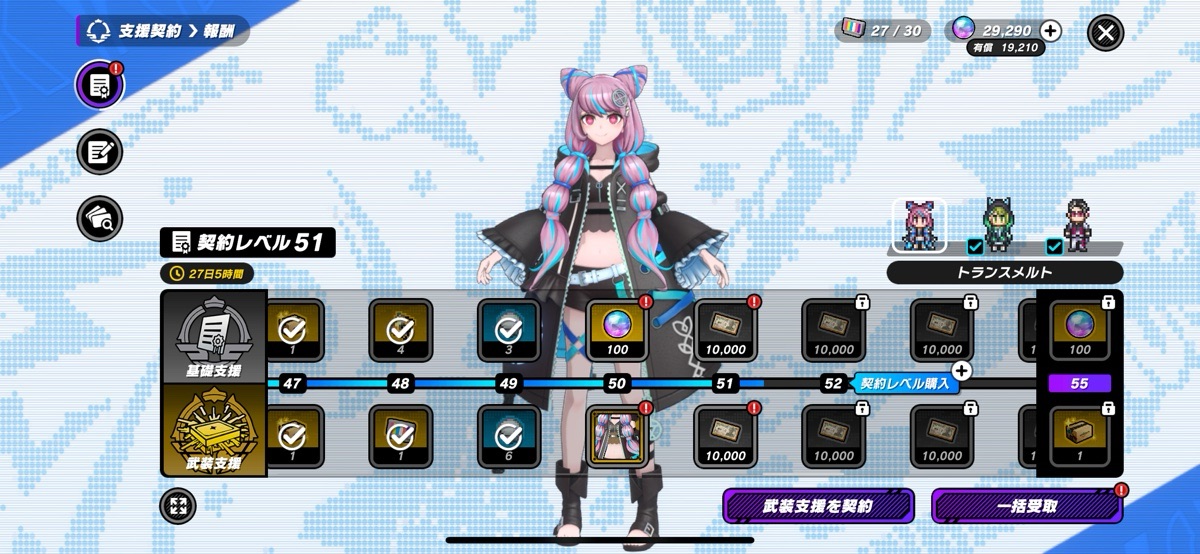
Task: Add more gems with the plus button
Action: tap(1050, 31)
